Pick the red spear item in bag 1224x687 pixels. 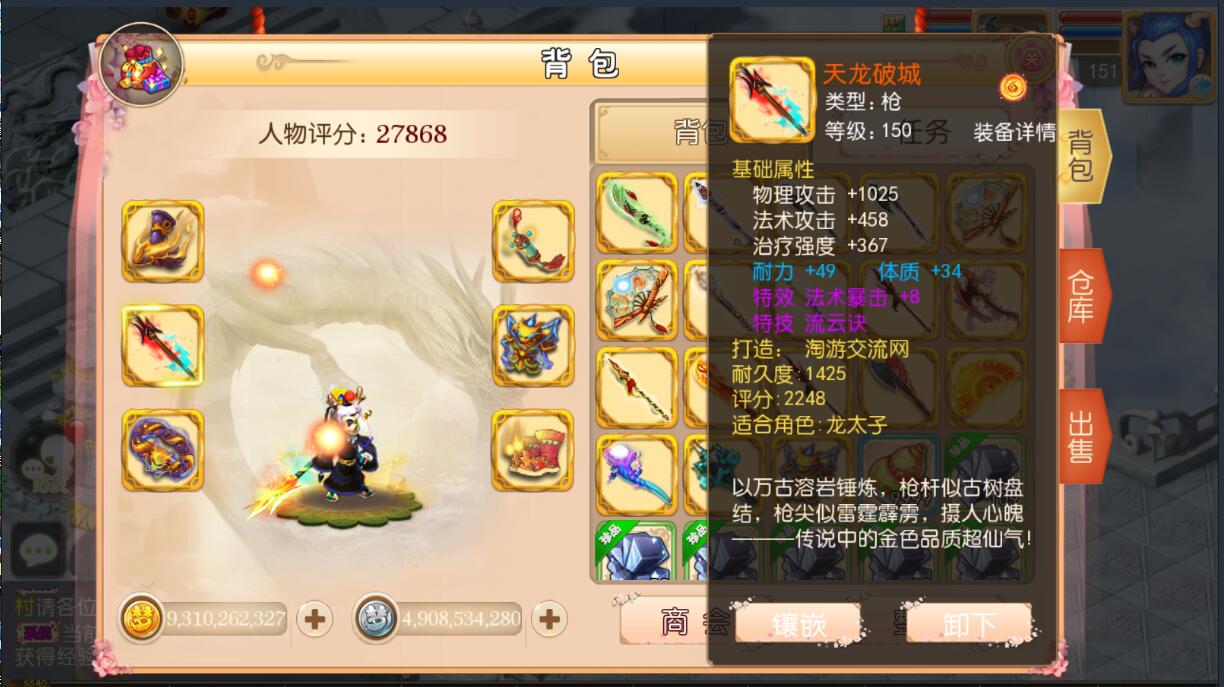click(x=636, y=387)
